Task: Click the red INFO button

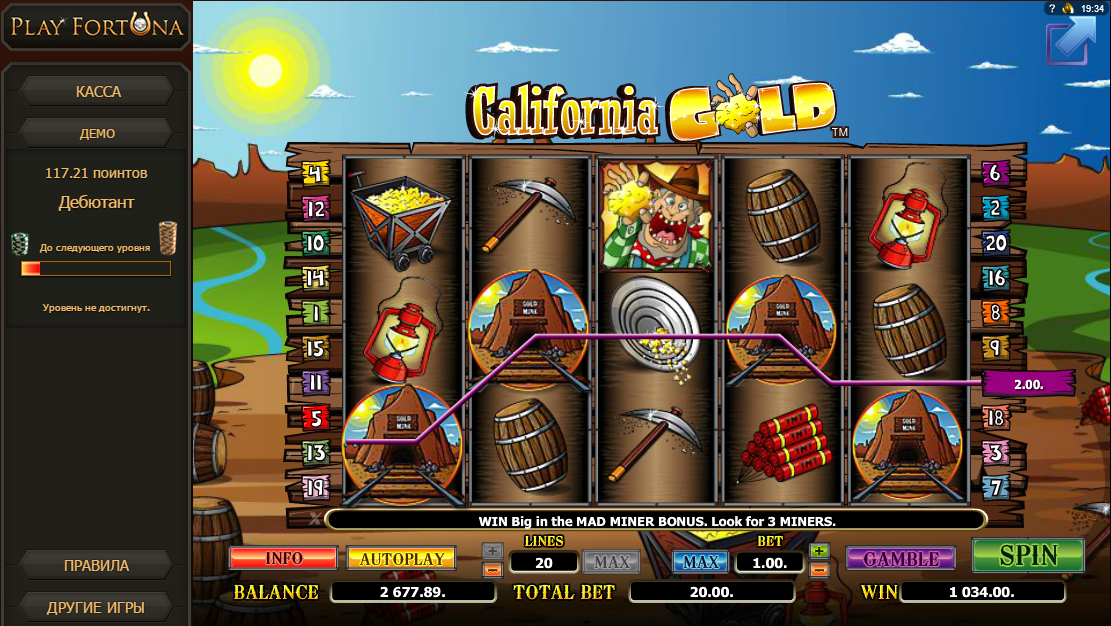Action: click(x=283, y=558)
